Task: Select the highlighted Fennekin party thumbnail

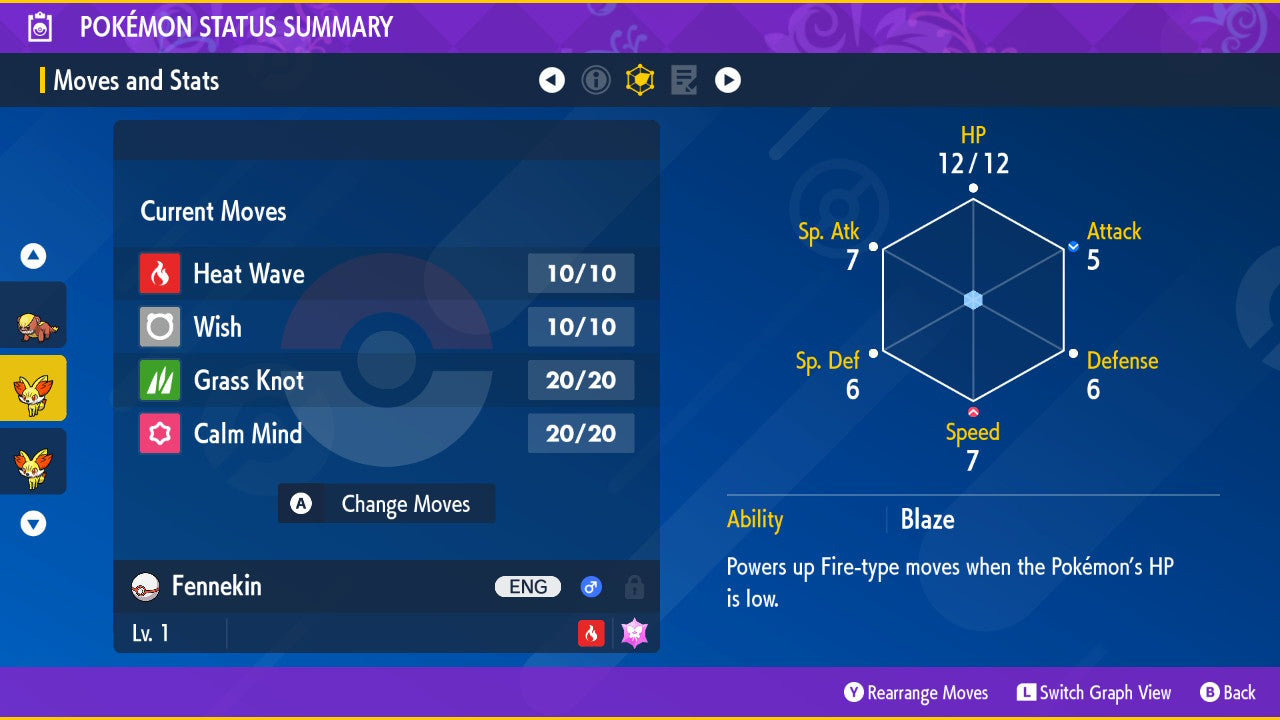Action: tap(33, 389)
